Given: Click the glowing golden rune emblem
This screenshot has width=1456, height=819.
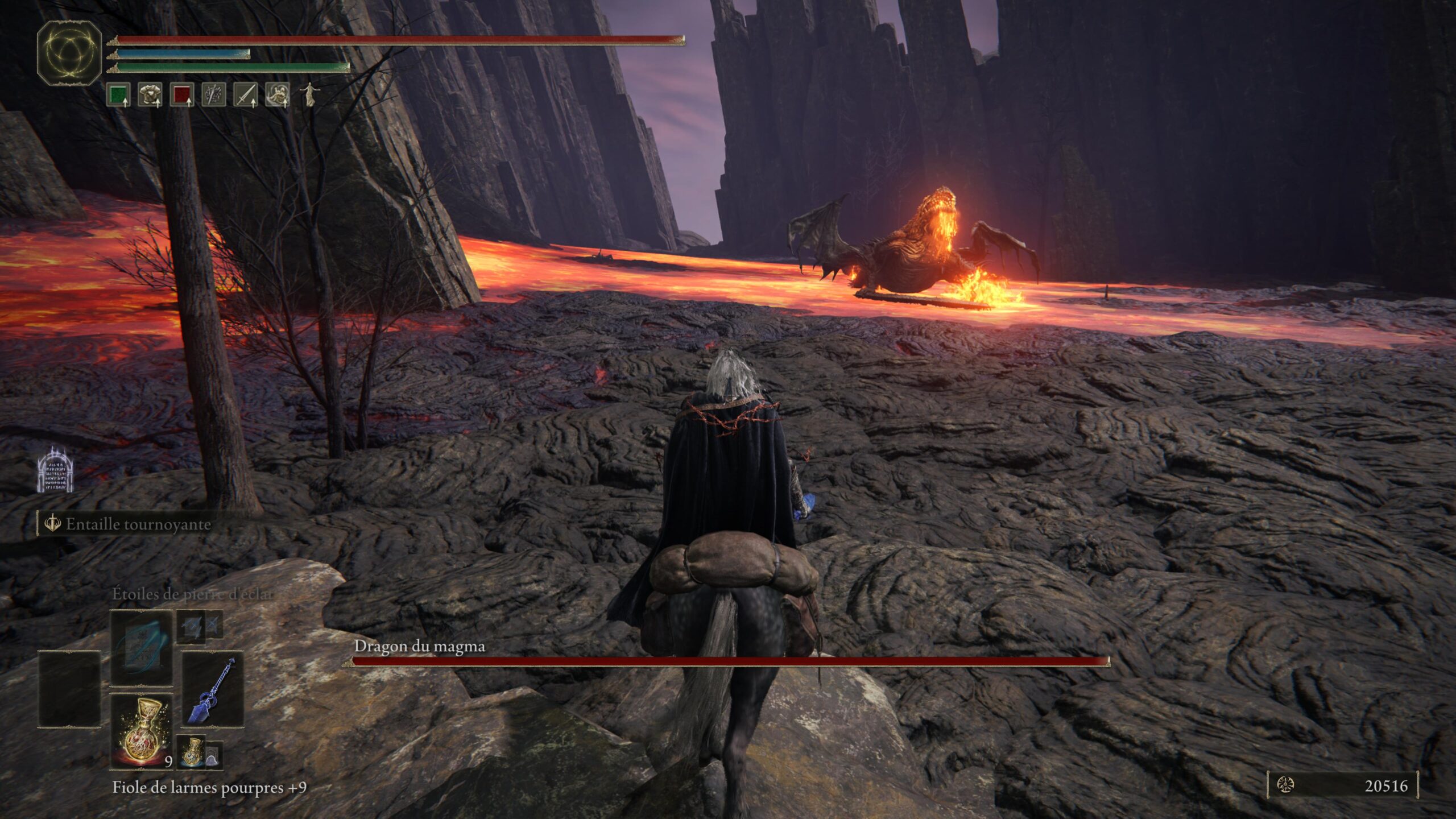Looking at the screenshot, I should tap(69, 53).
